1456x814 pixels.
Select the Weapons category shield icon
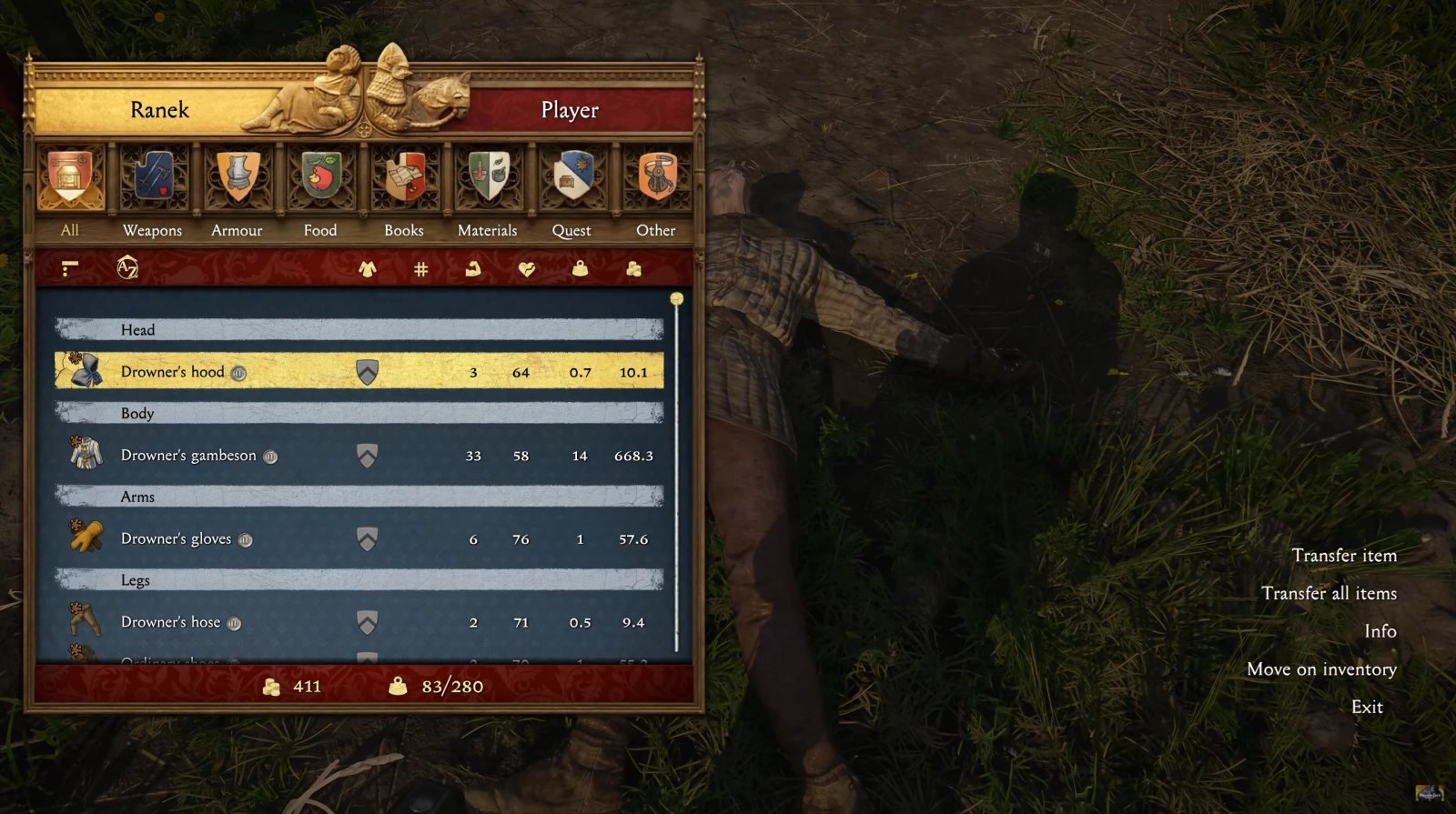point(151,178)
